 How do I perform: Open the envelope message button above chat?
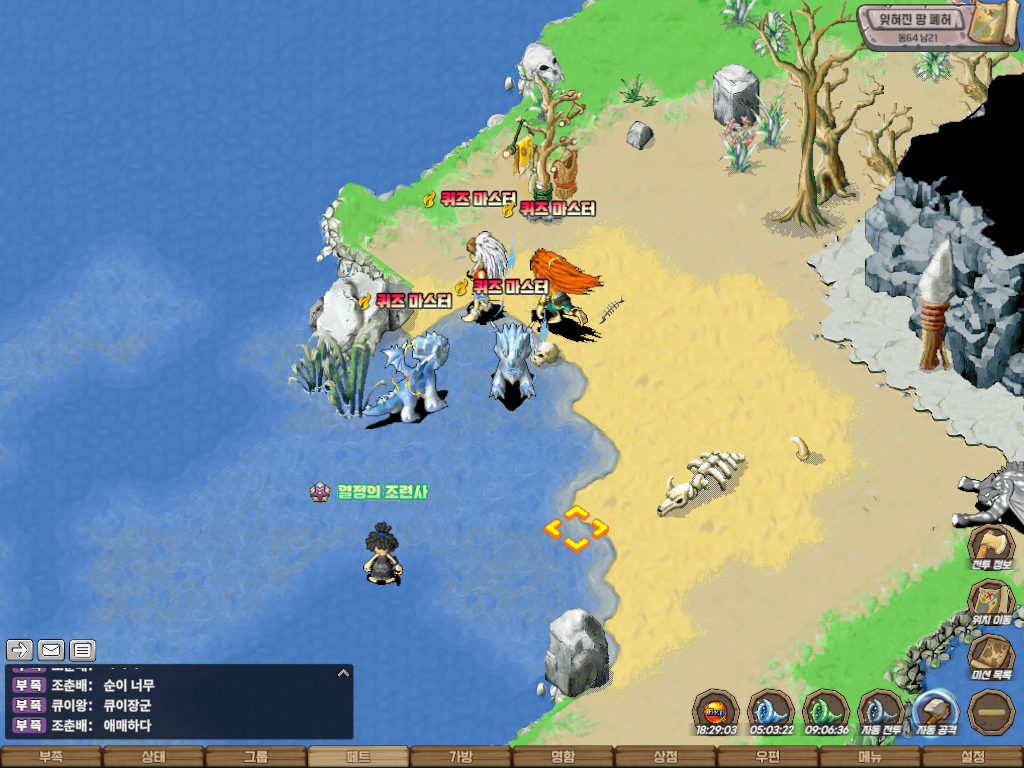tap(51, 650)
